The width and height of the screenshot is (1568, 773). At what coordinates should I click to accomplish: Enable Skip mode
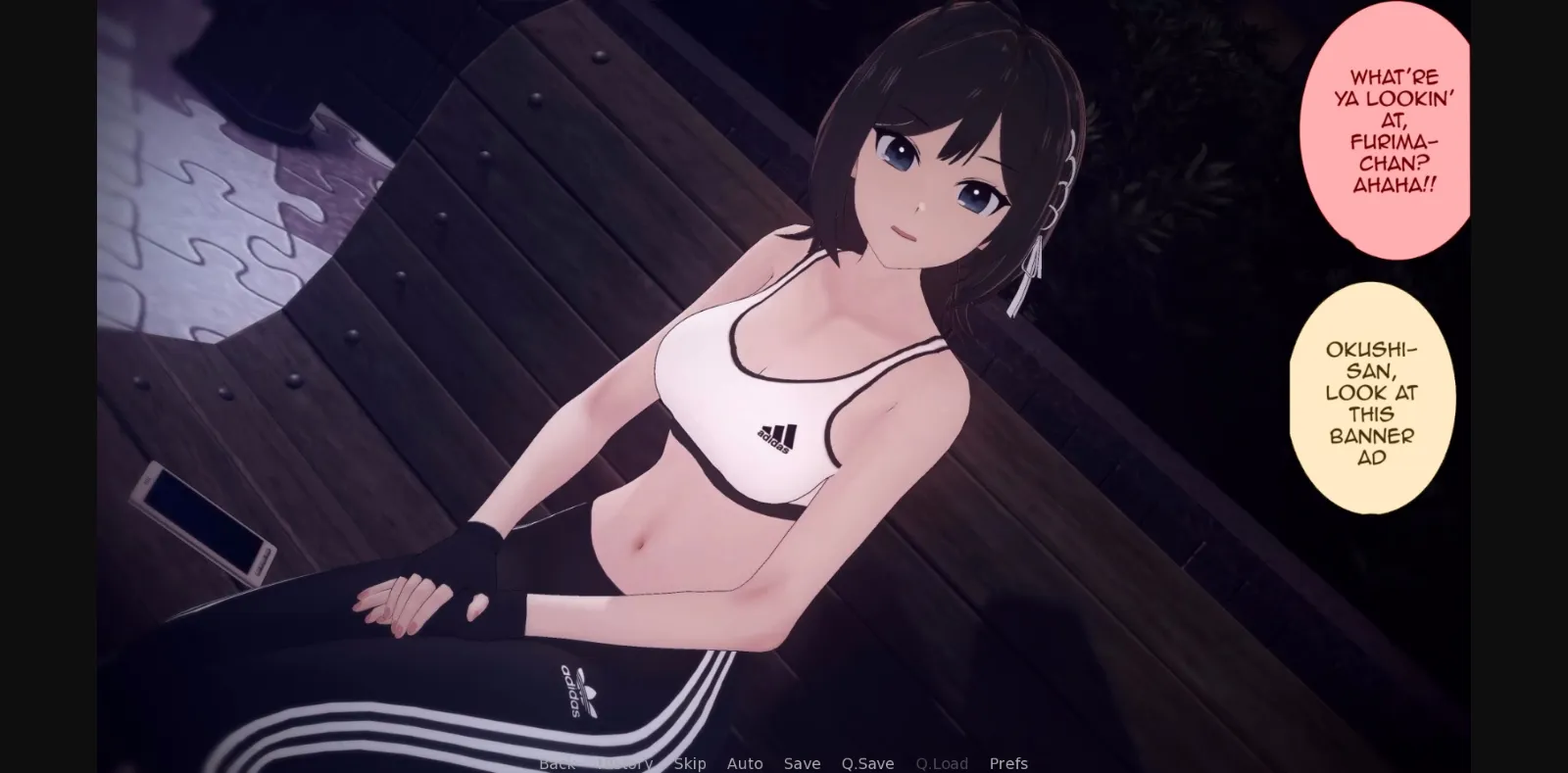pyautogui.click(x=689, y=762)
